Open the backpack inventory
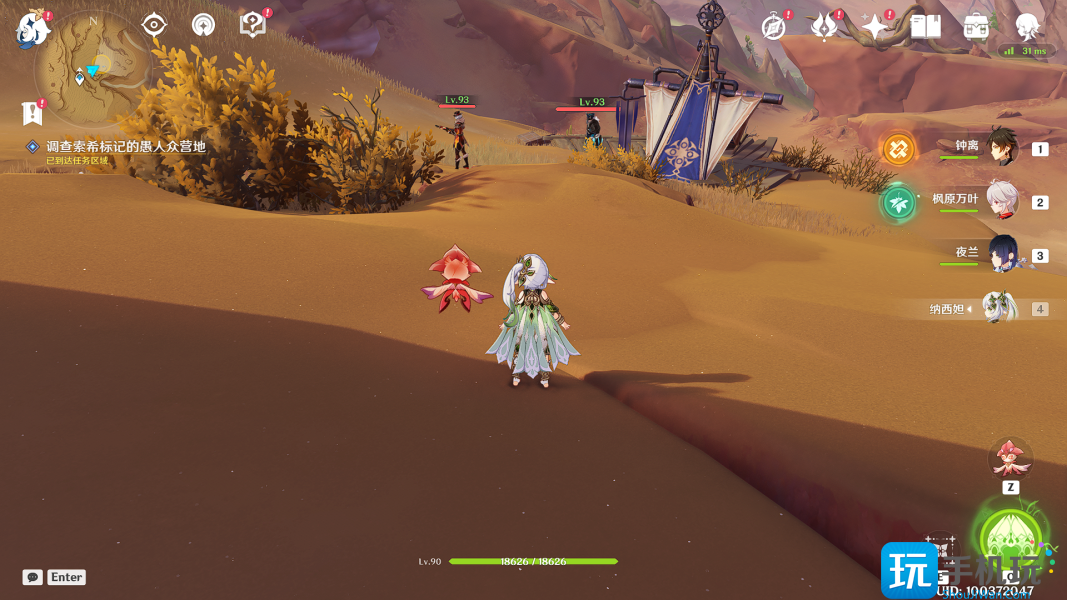1067x600 pixels. (976, 27)
